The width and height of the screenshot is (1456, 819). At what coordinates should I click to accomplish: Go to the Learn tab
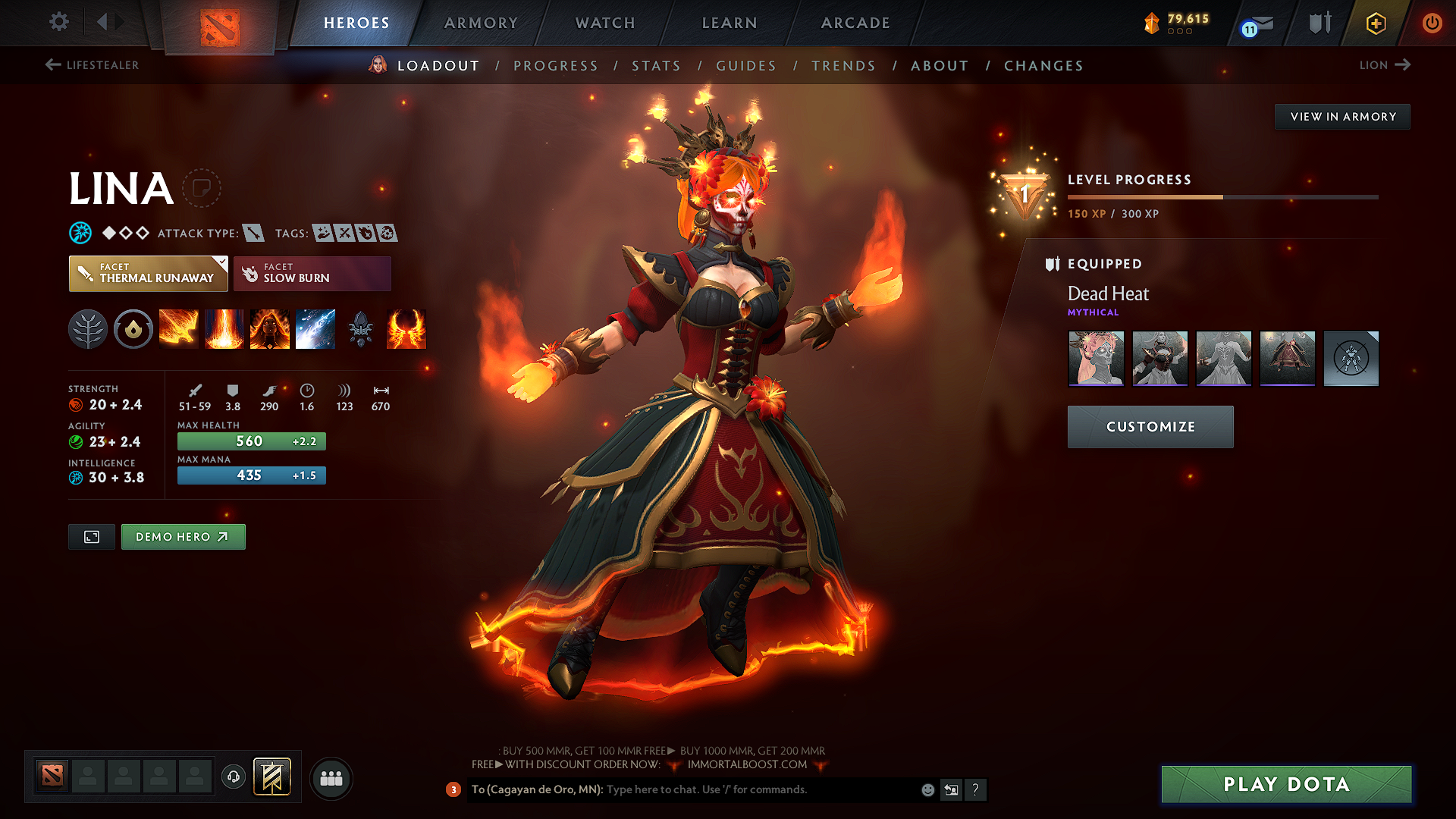730,23
